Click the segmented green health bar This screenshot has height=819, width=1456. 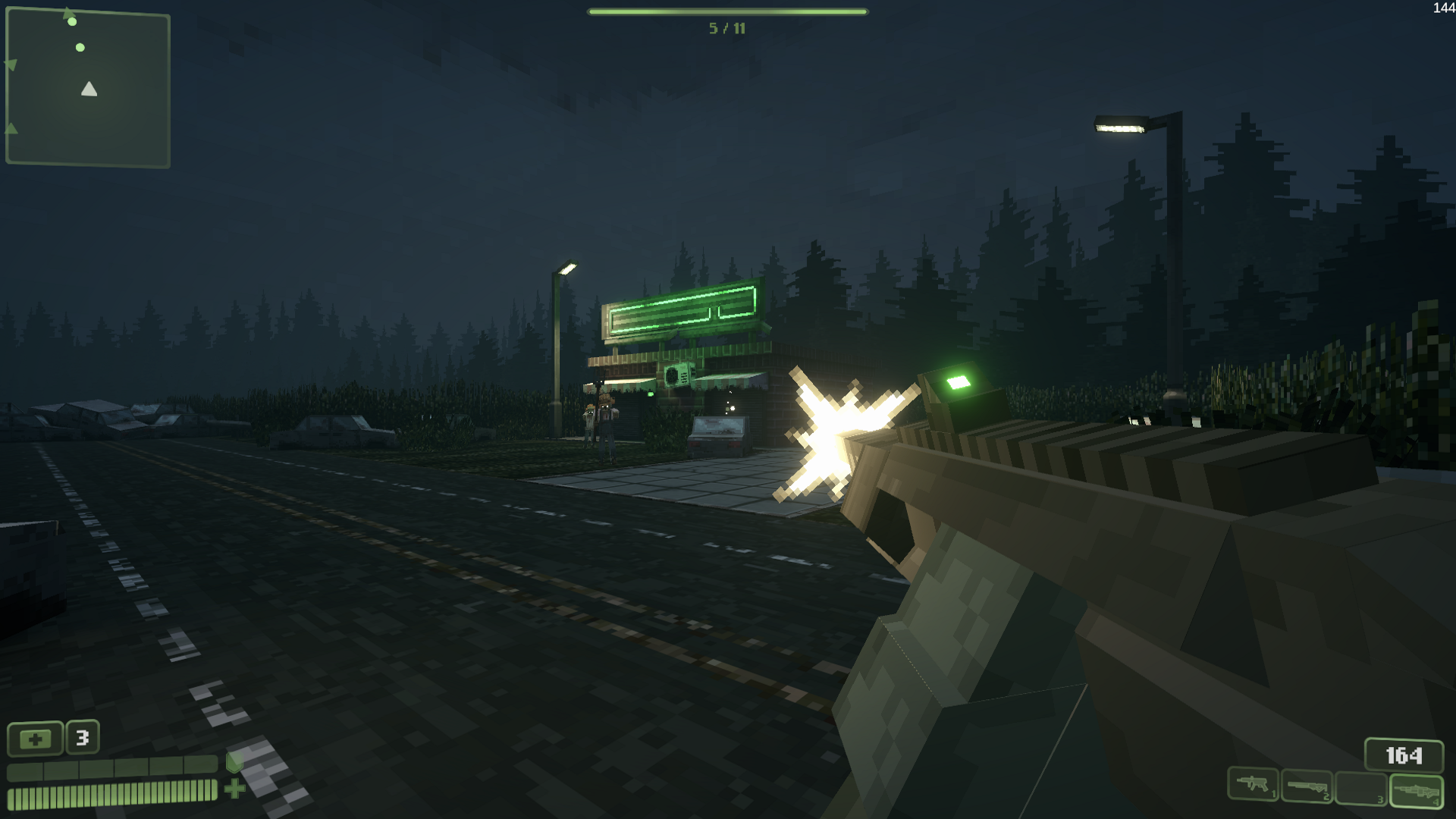[x=112, y=795]
